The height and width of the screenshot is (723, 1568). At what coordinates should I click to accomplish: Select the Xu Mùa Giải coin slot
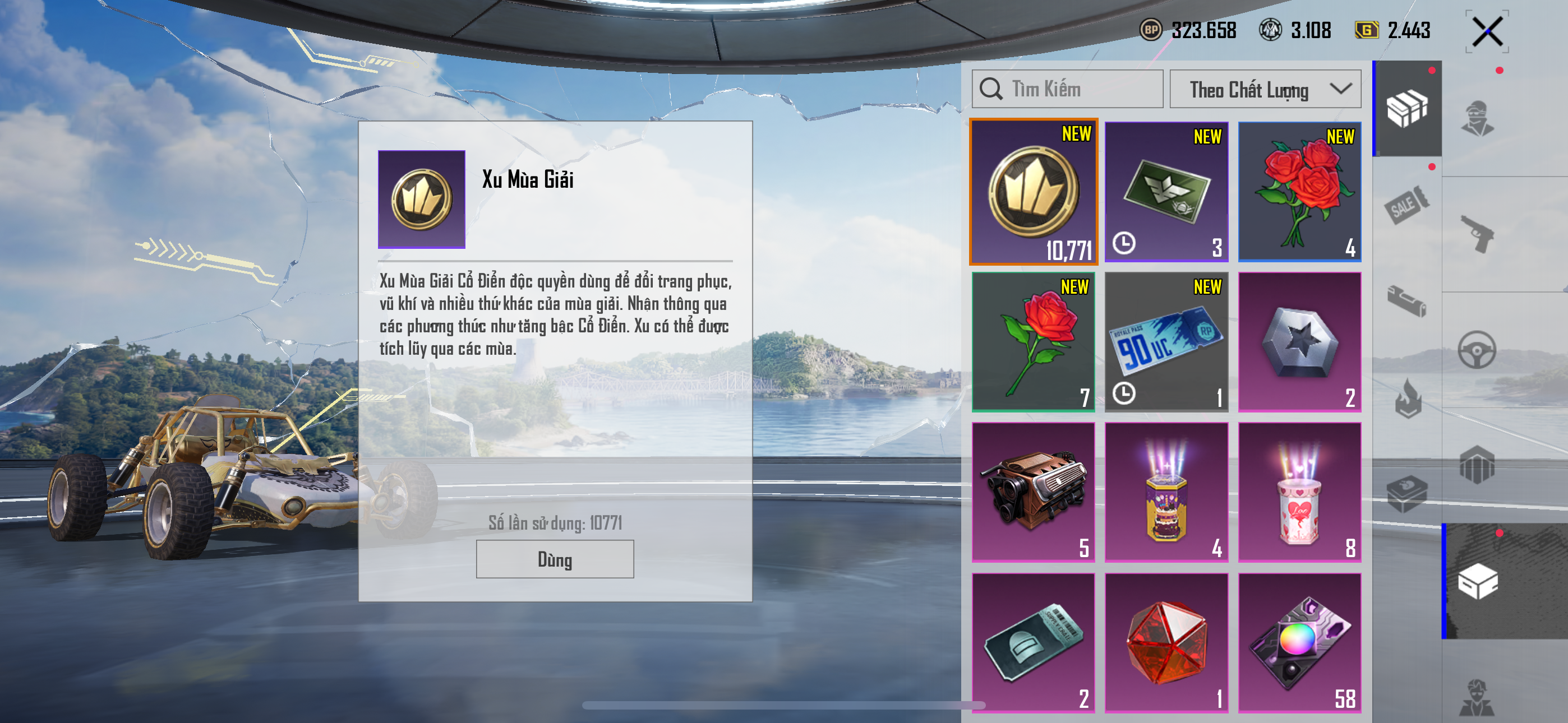(x=1033, y=192)
